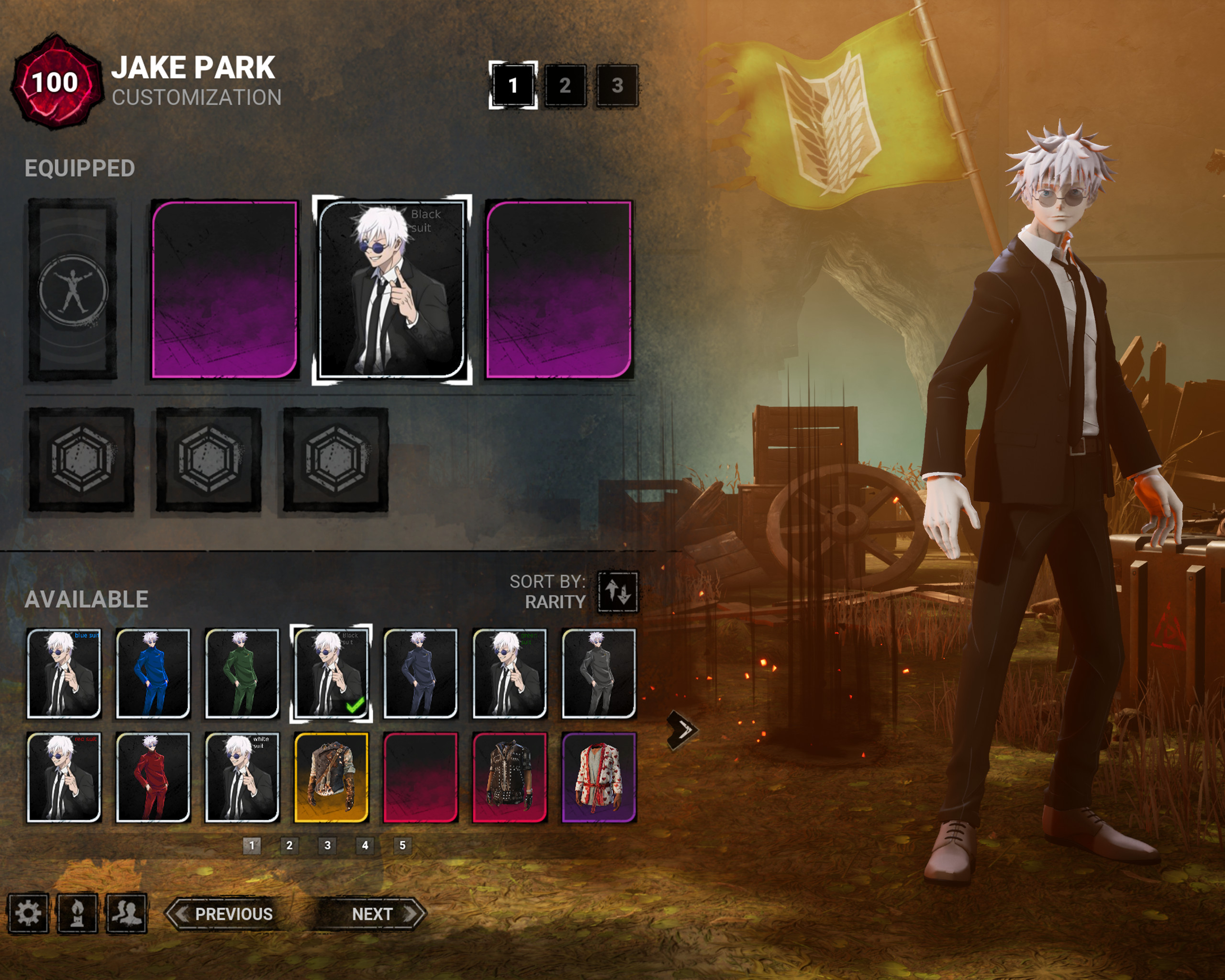The image size is (1225, 980).
Task: Go to cosmetics page 4
Action: pos(365,846)
